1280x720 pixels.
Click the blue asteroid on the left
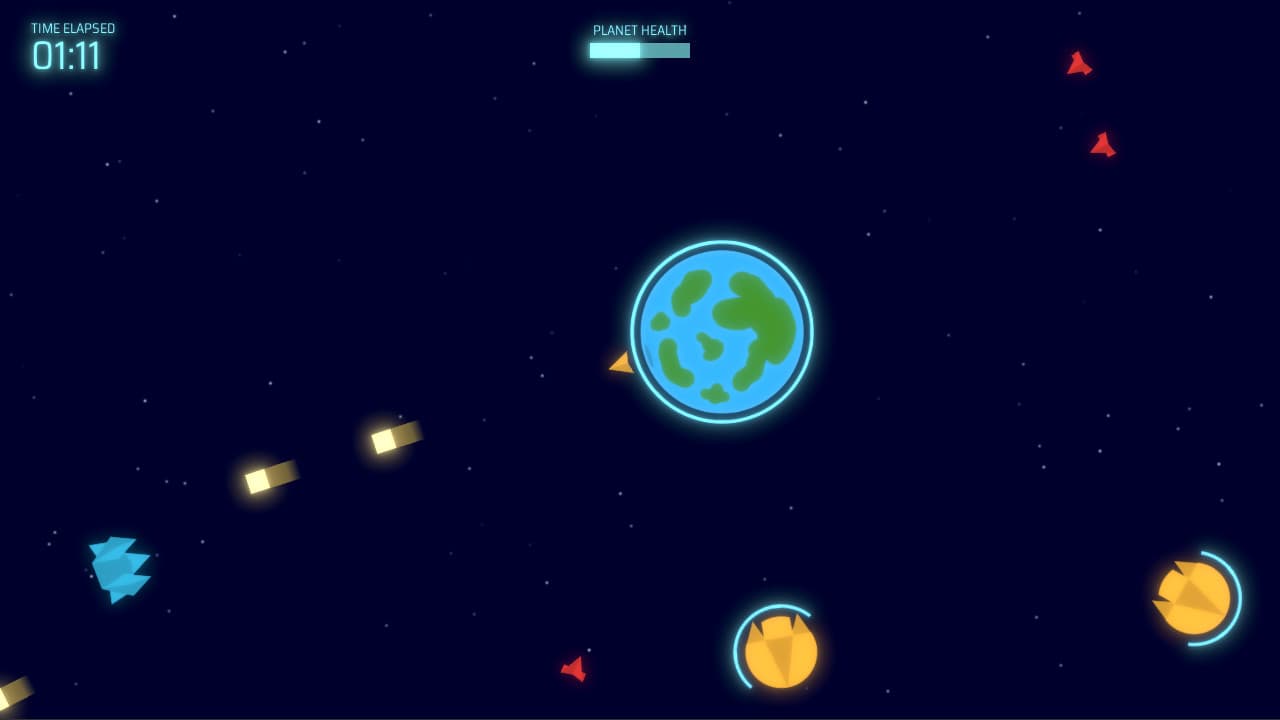[120, 566]
